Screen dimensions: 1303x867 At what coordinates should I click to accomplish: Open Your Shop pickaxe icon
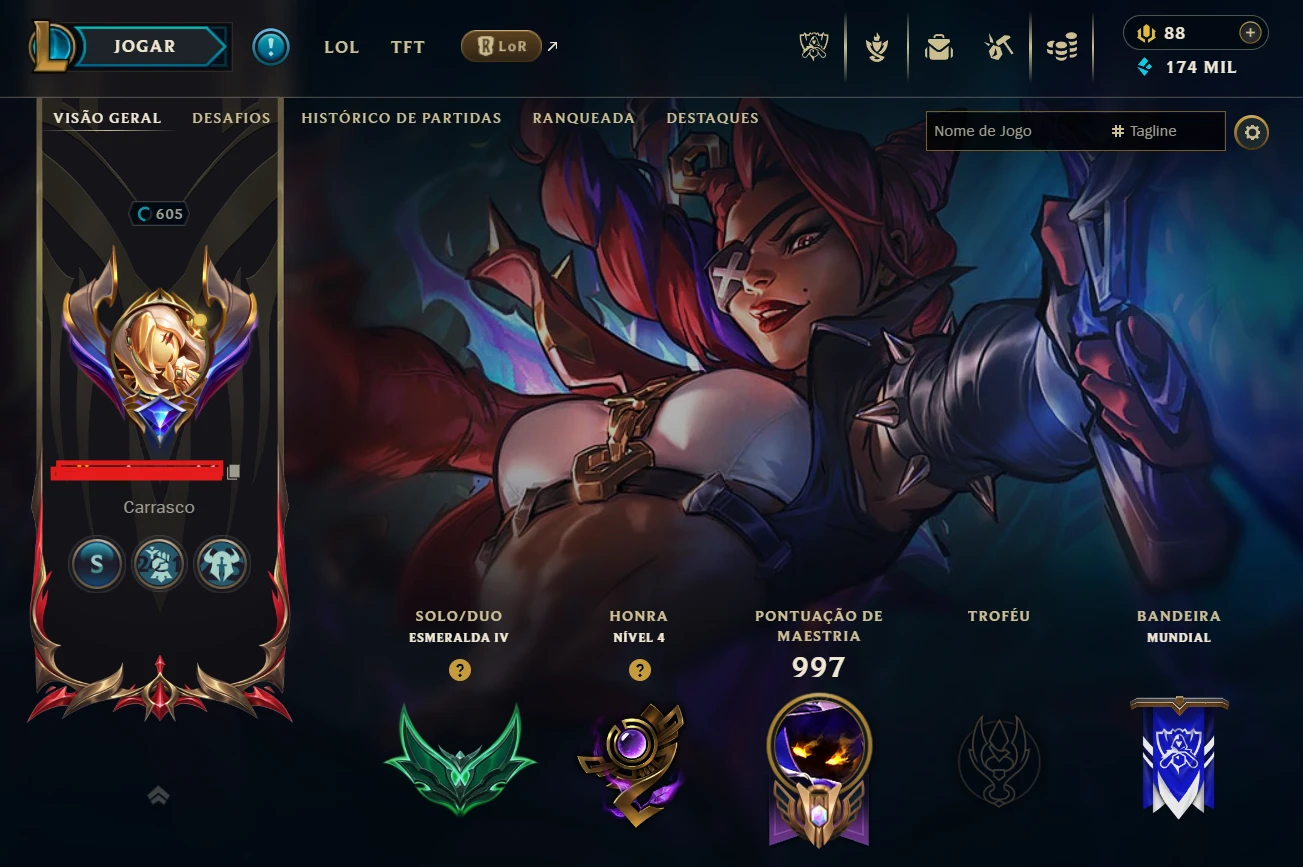pos(999,46)
